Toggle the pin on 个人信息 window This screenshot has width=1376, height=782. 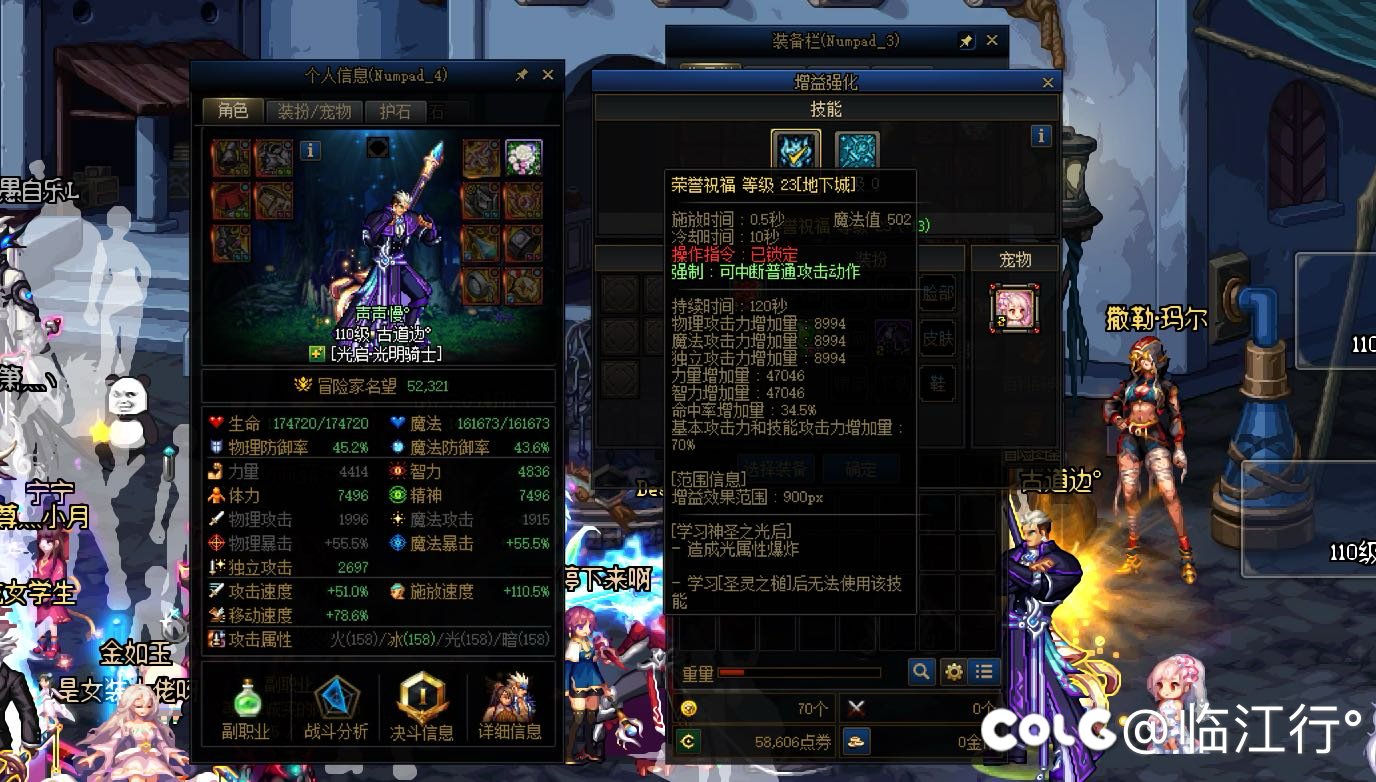(521, 74)
